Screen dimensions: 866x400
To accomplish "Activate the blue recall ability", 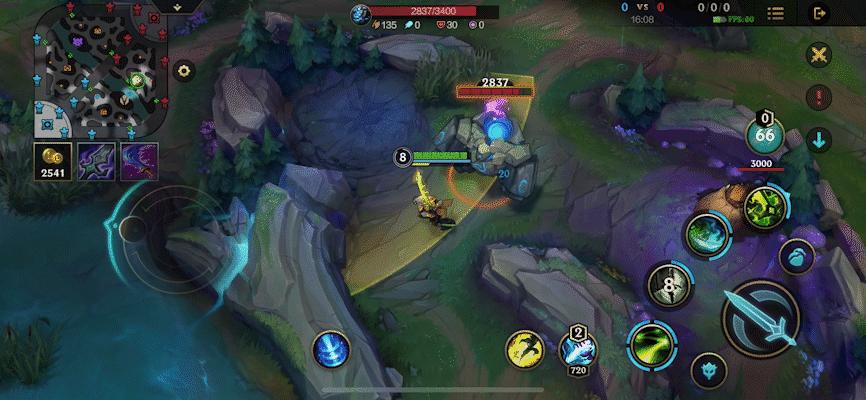I will pos(331,349).
